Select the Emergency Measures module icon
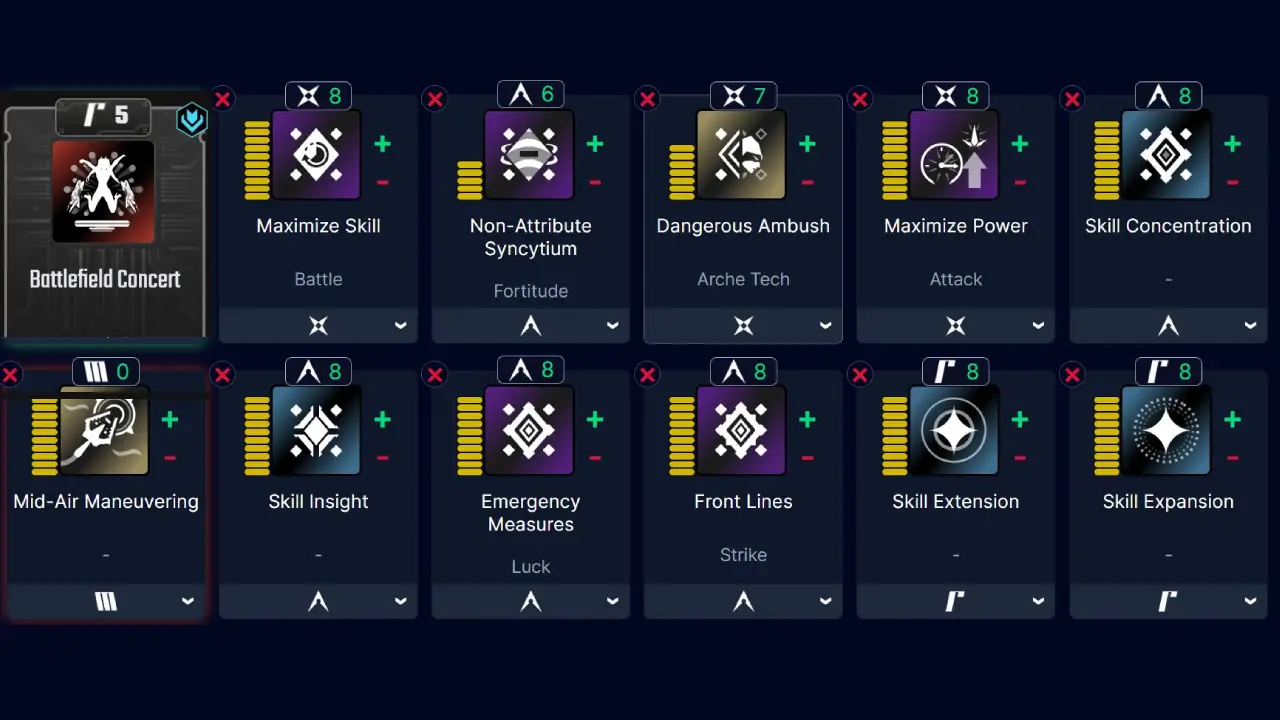 tap(530, 431)
